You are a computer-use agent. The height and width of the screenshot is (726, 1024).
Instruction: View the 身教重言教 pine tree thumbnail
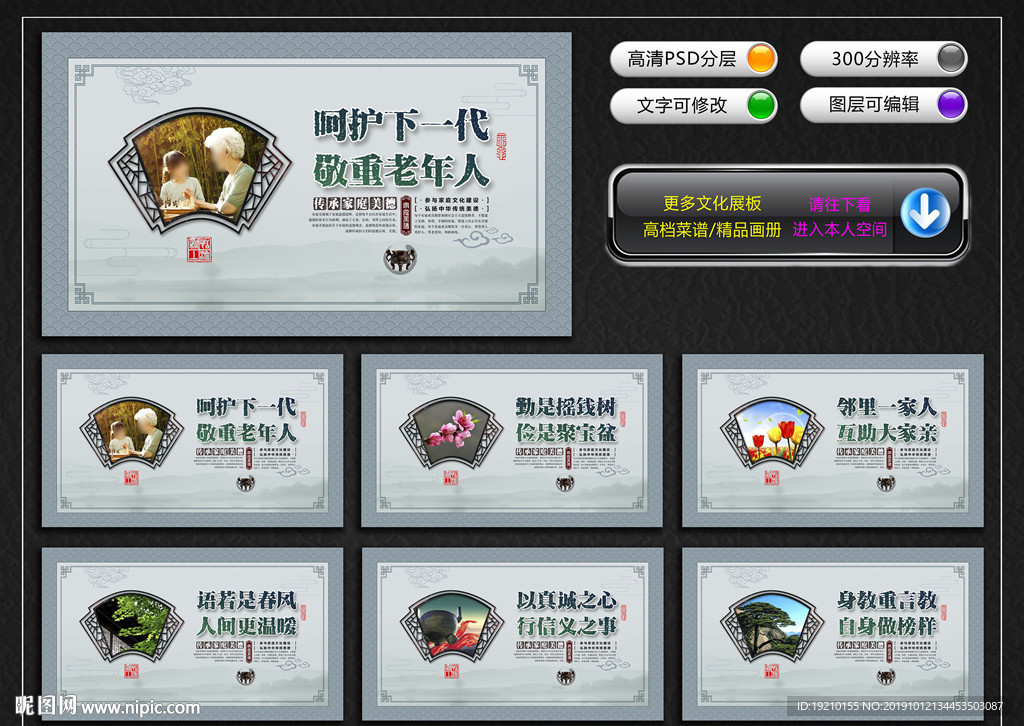(x=832, y=633)
